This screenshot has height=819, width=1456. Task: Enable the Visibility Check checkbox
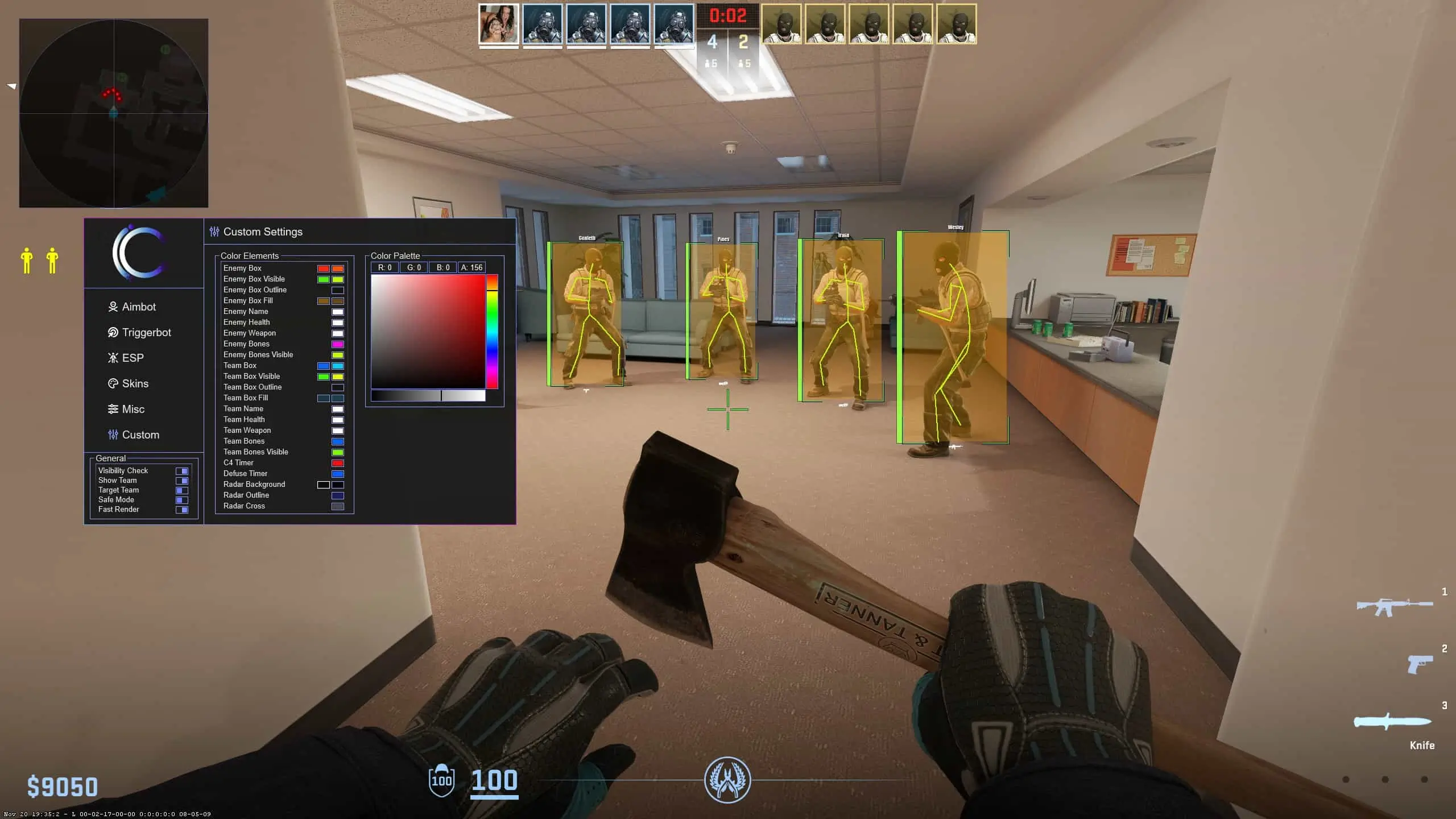tap(183, 471)
